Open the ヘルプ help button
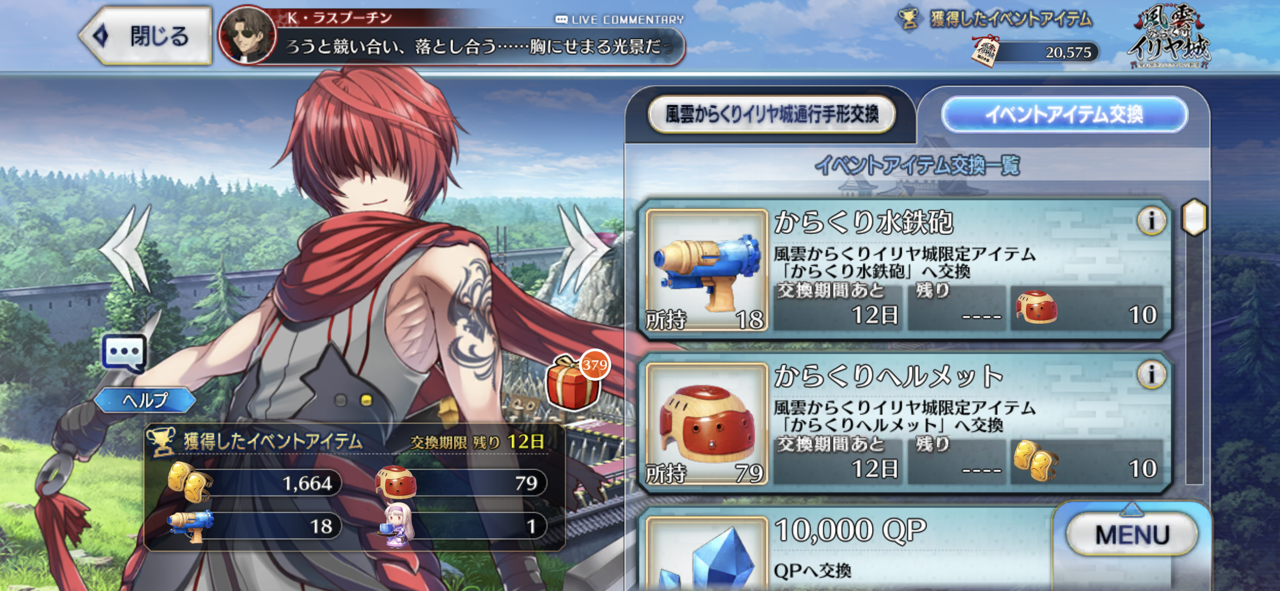 [145, 400]
